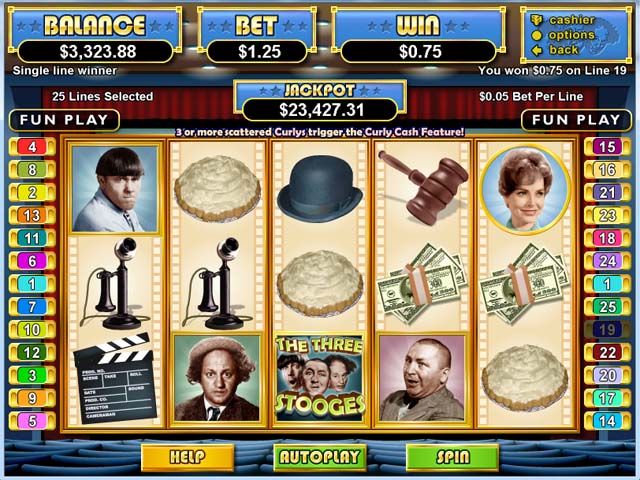Click payline 18 marker
The width and height of the screenshot is (640, 480).
(606, 238)
